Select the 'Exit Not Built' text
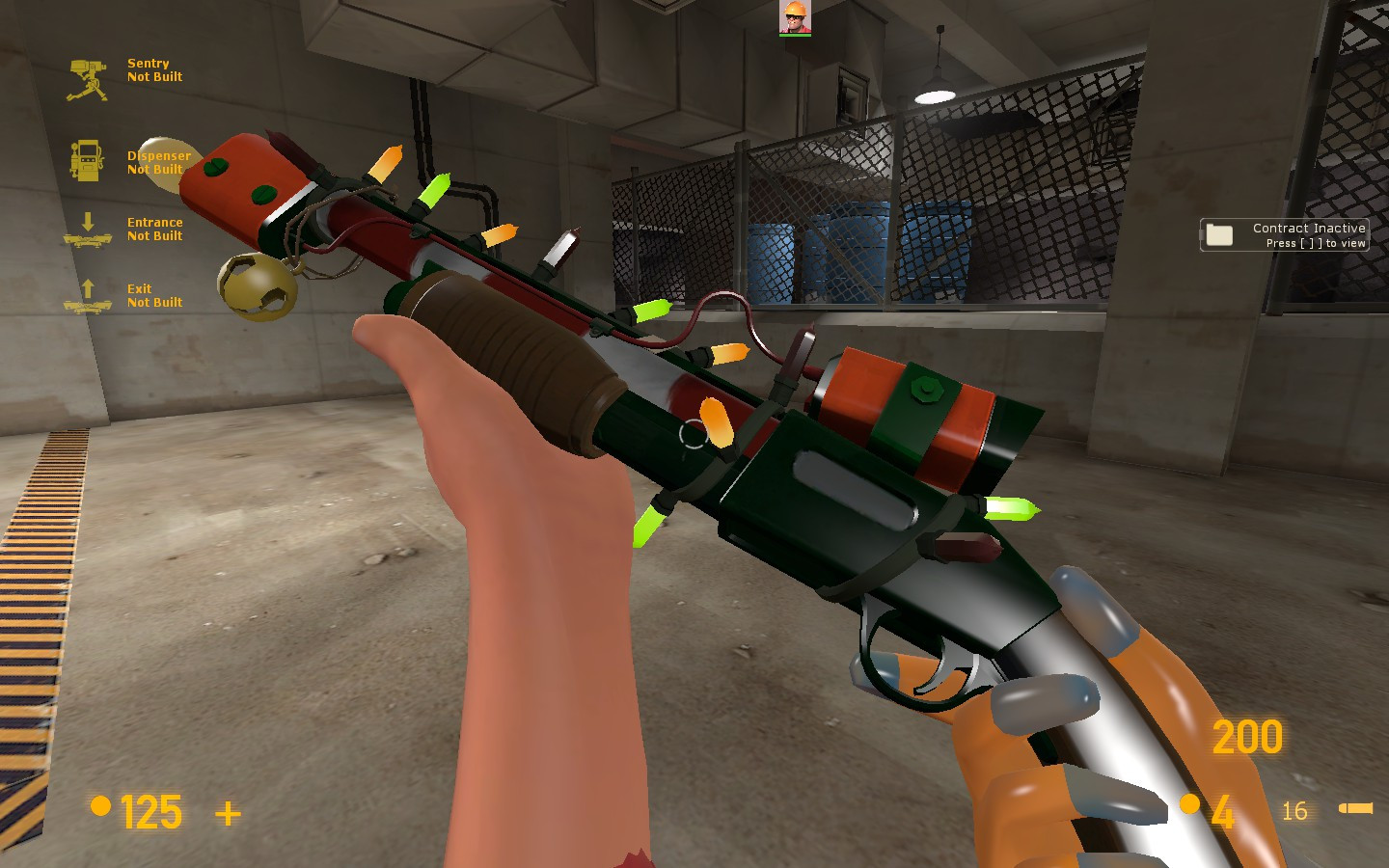This screenshot has width=1389, height=868. click(x=154, y=295)
